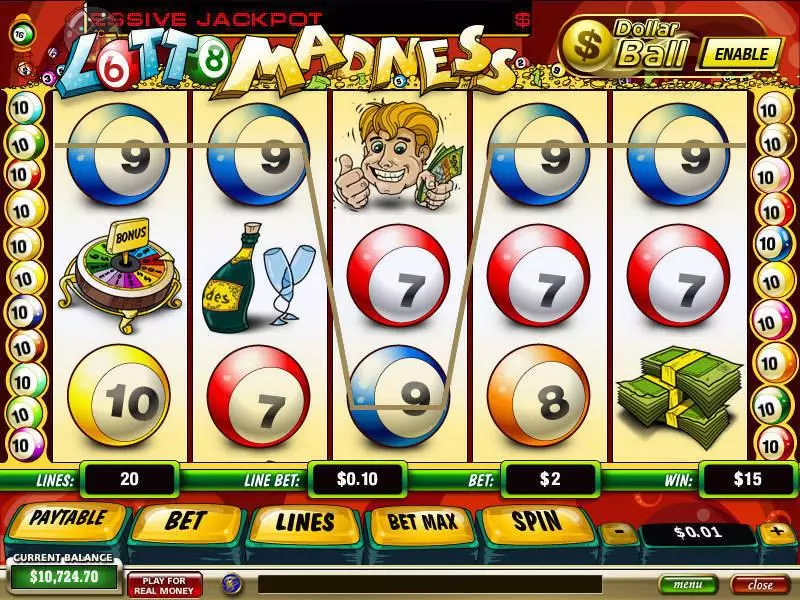The height and width of the screenshot is (600, 800).
Task: Close the game with the red close button
Action: pyautogui.click(x=760, y=584)
